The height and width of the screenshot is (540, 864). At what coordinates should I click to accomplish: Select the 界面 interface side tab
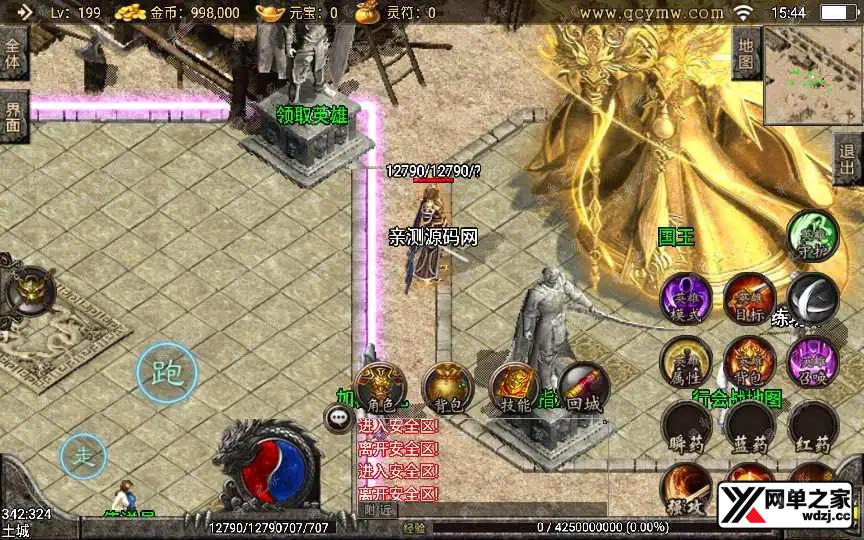(x=13, y=116)
